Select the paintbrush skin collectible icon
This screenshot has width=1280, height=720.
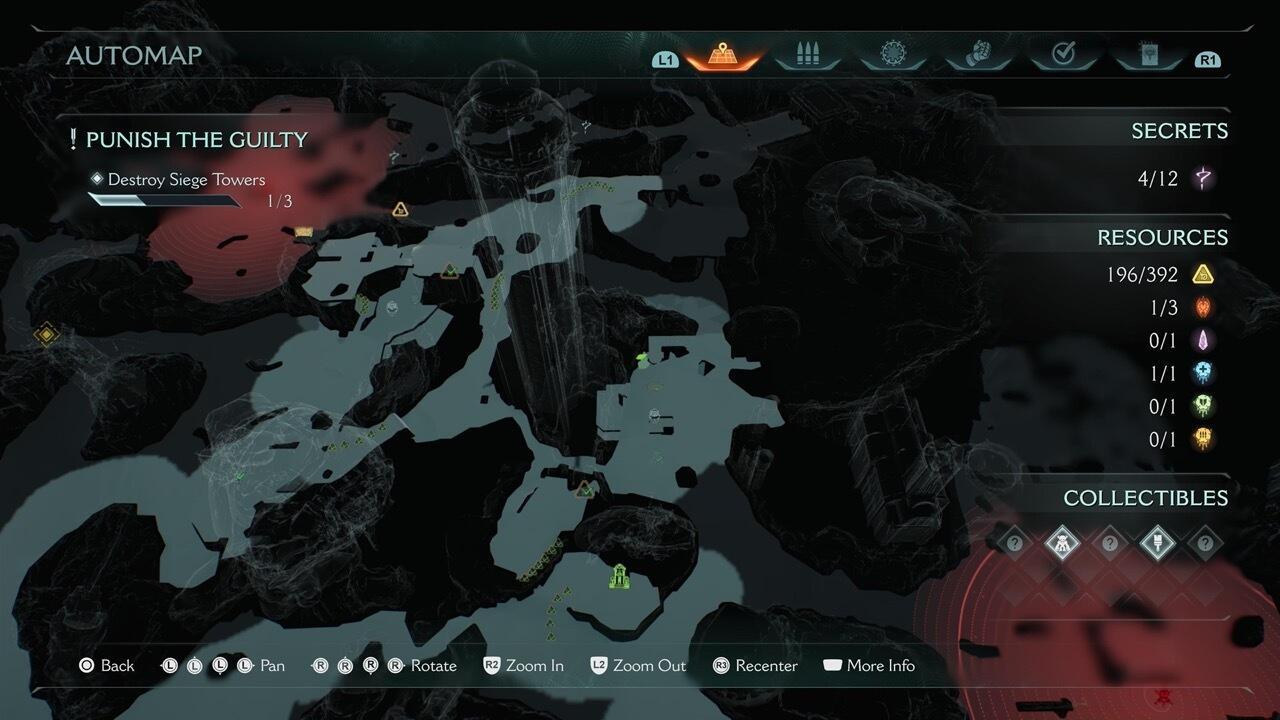[x=1157, y=543]
